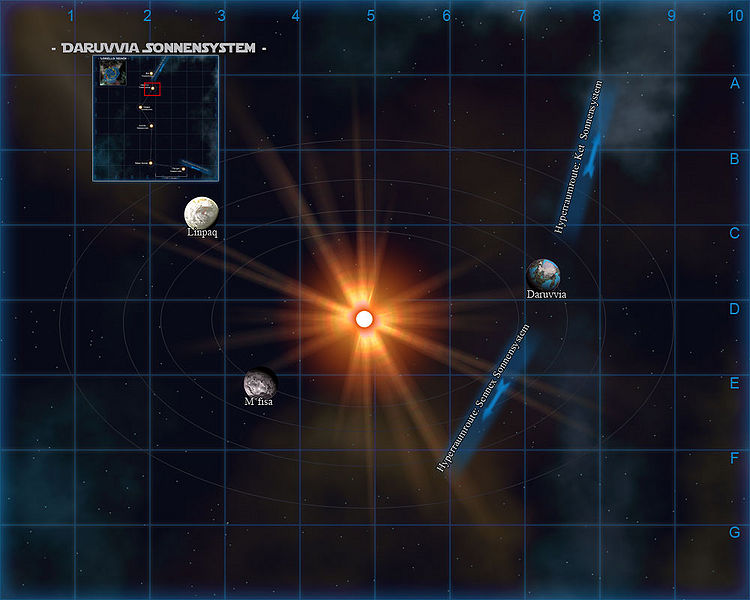Select the planet Linpaq on the map
Screen dimensions: 750x600
coord(201,212)
